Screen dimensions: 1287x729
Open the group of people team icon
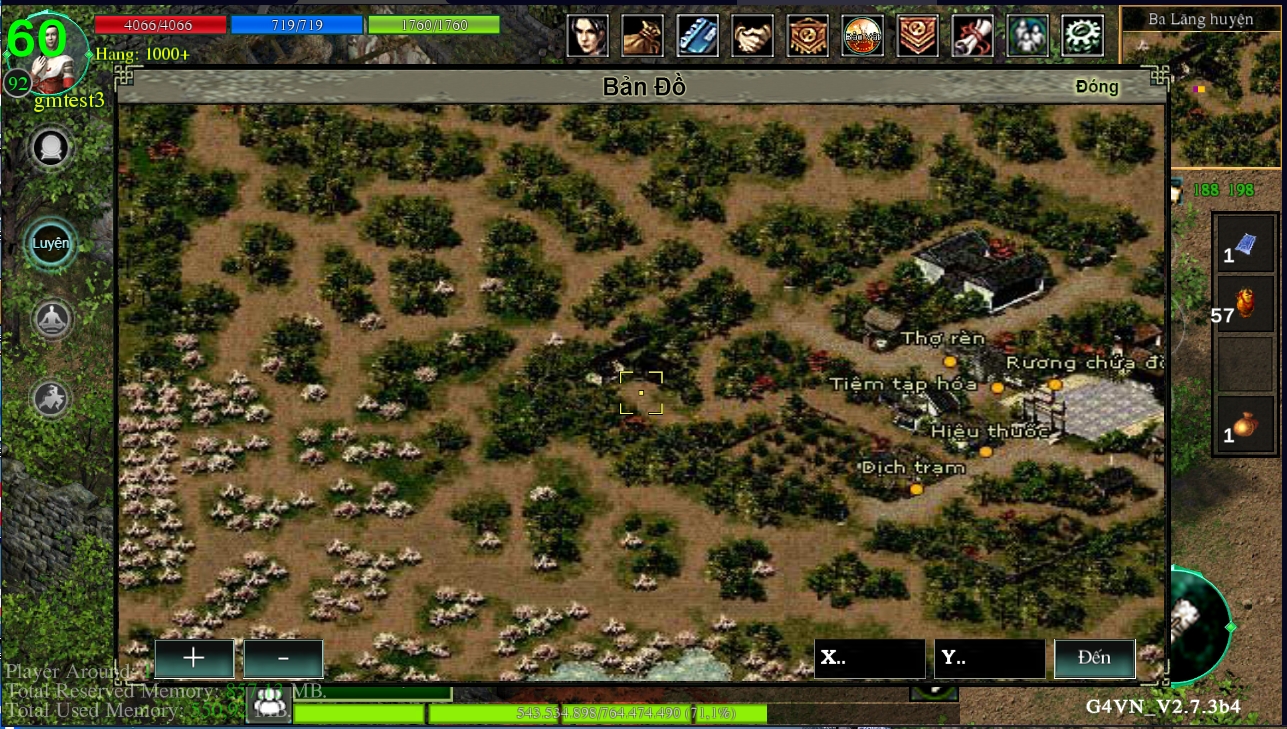pos(1027,35)
